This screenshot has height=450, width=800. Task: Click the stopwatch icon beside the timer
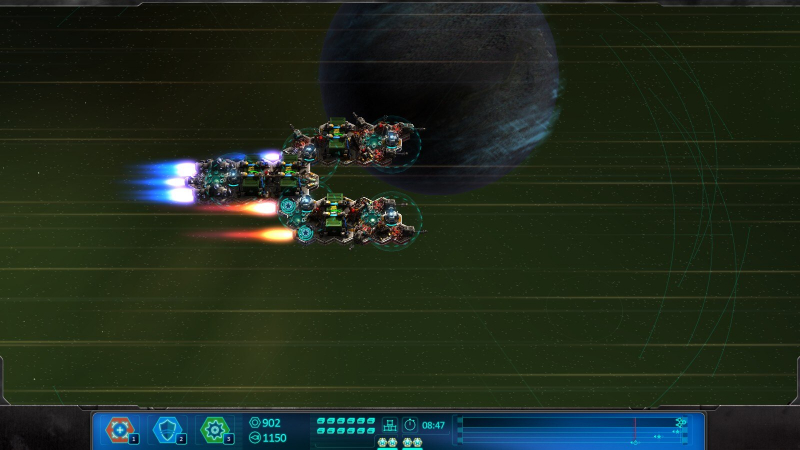410,424
